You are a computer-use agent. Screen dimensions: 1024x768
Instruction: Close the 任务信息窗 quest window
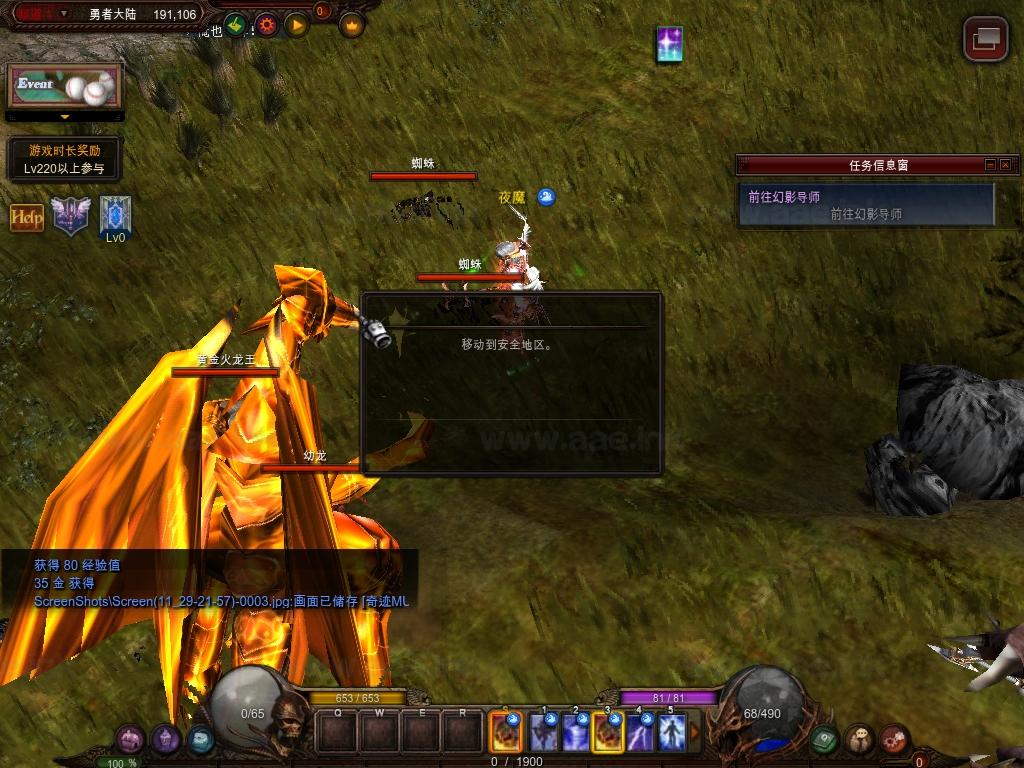click(x=1005, y=165)
